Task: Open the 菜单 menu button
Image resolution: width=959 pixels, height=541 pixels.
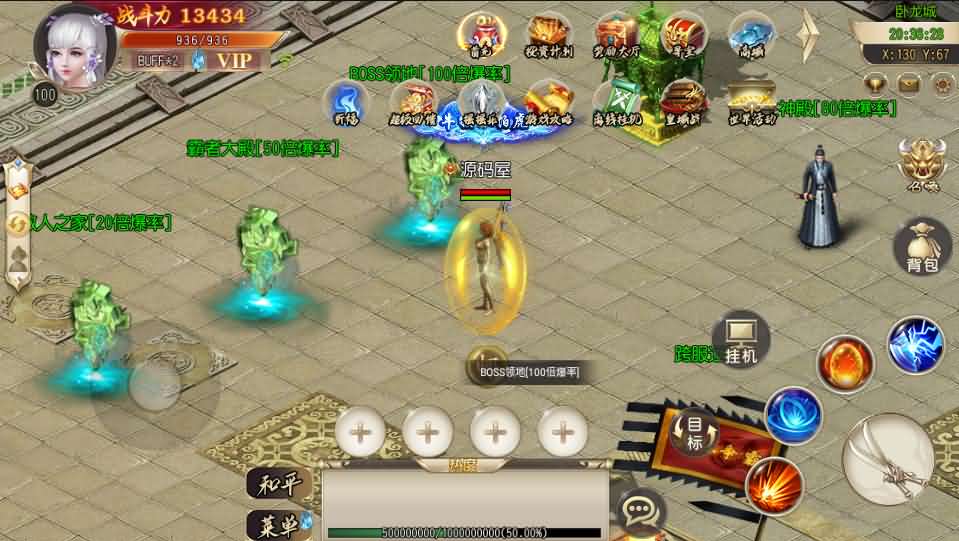Action: tap(274, 524)
